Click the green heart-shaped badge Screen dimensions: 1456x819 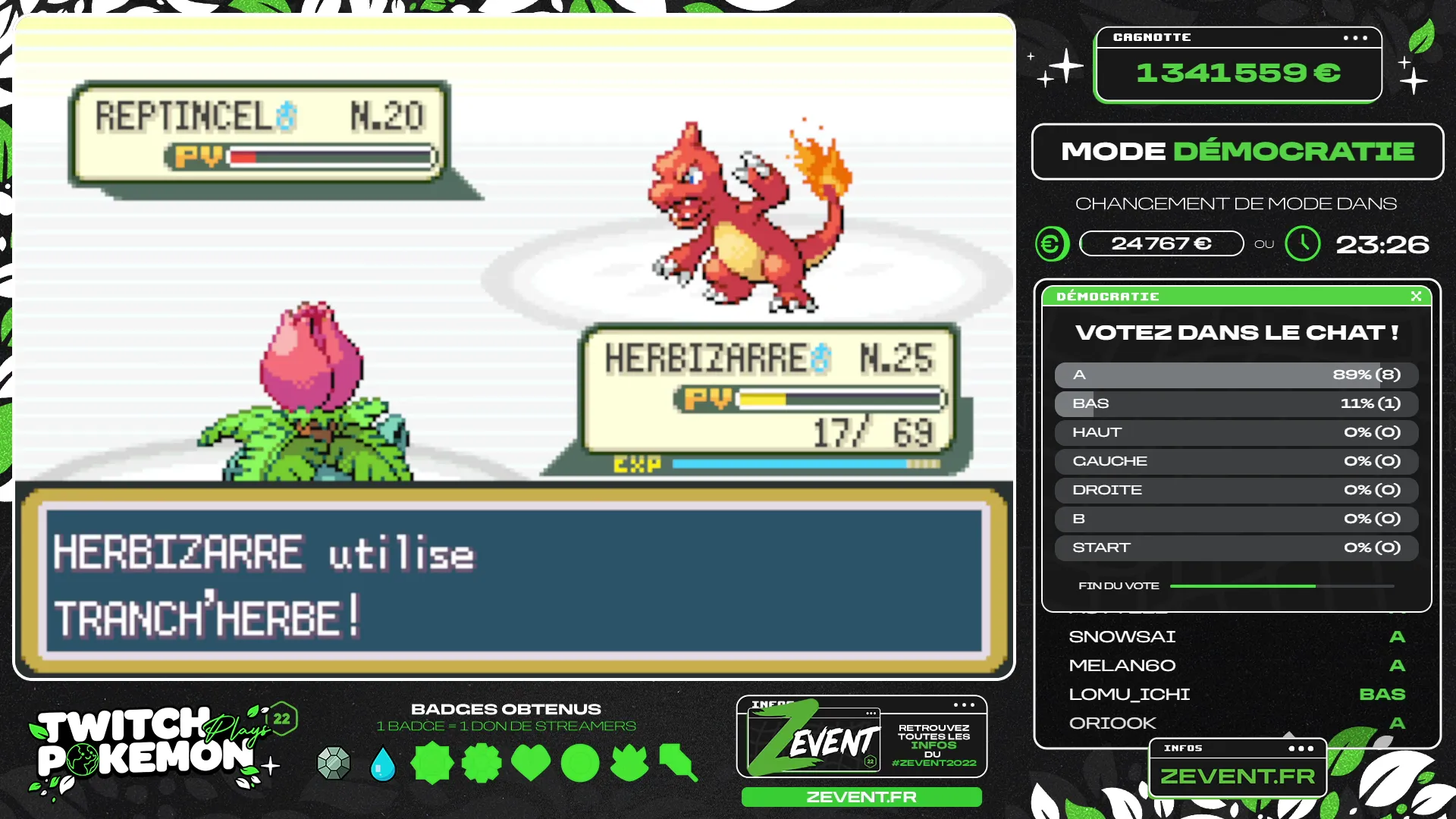(531, 763)
